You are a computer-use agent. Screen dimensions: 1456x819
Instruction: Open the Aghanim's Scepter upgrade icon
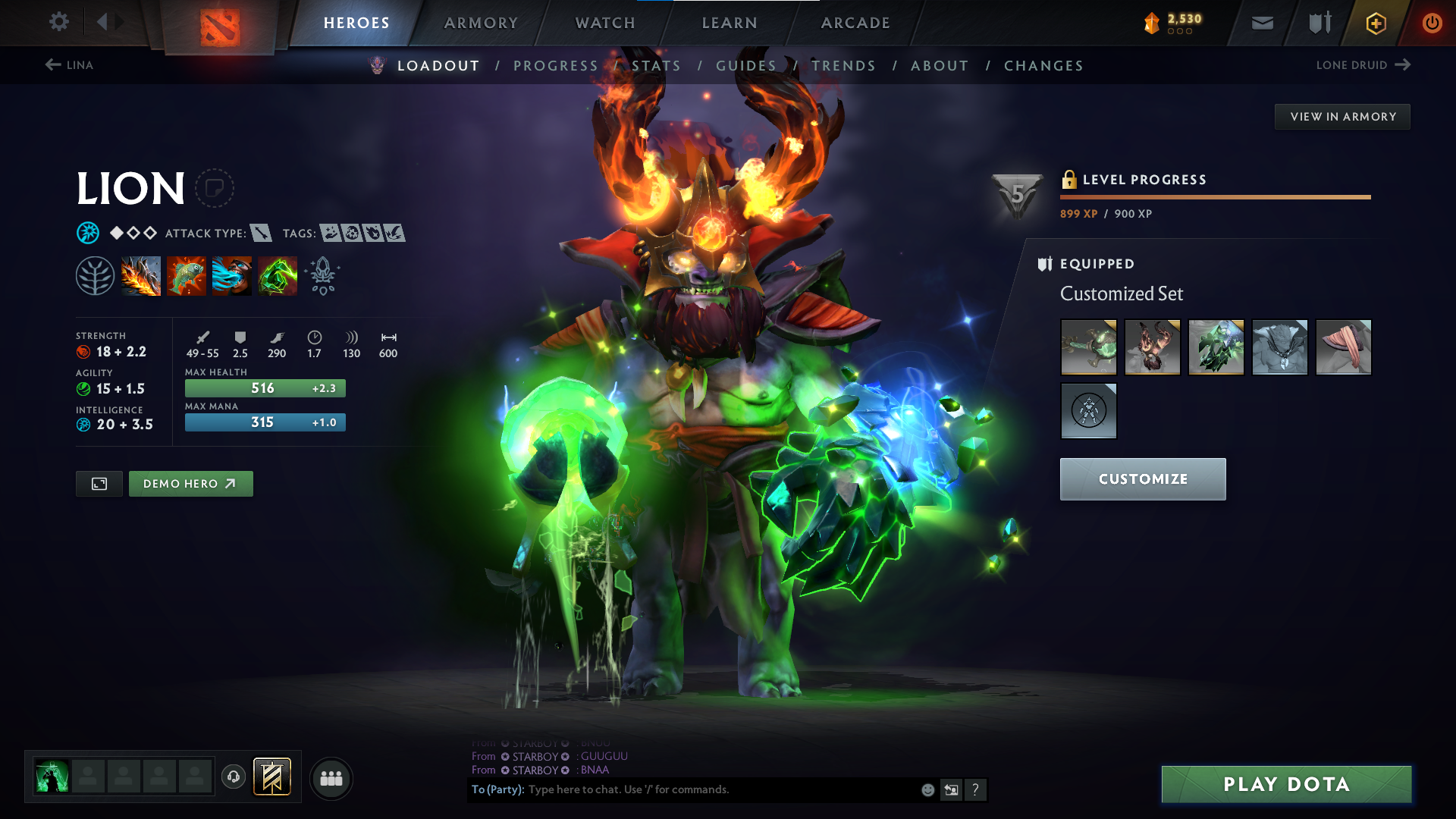322,275
